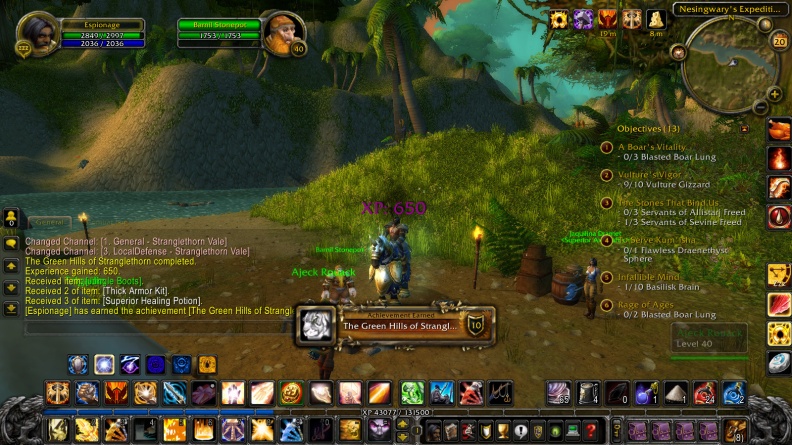792x445 pixels.
Task: Zoom out on the minimap
Action: tap(761, 107)
